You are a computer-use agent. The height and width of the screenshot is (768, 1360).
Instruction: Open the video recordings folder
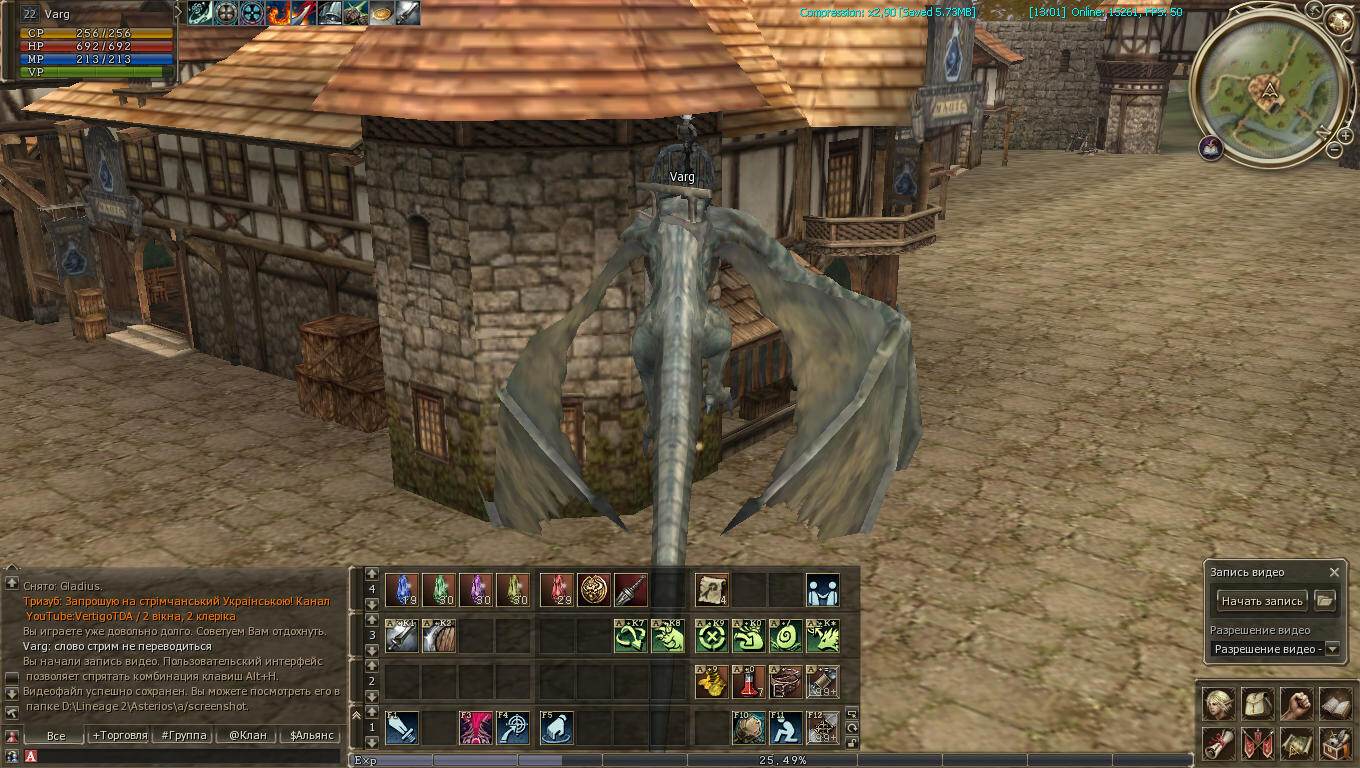click(1325, 601)
